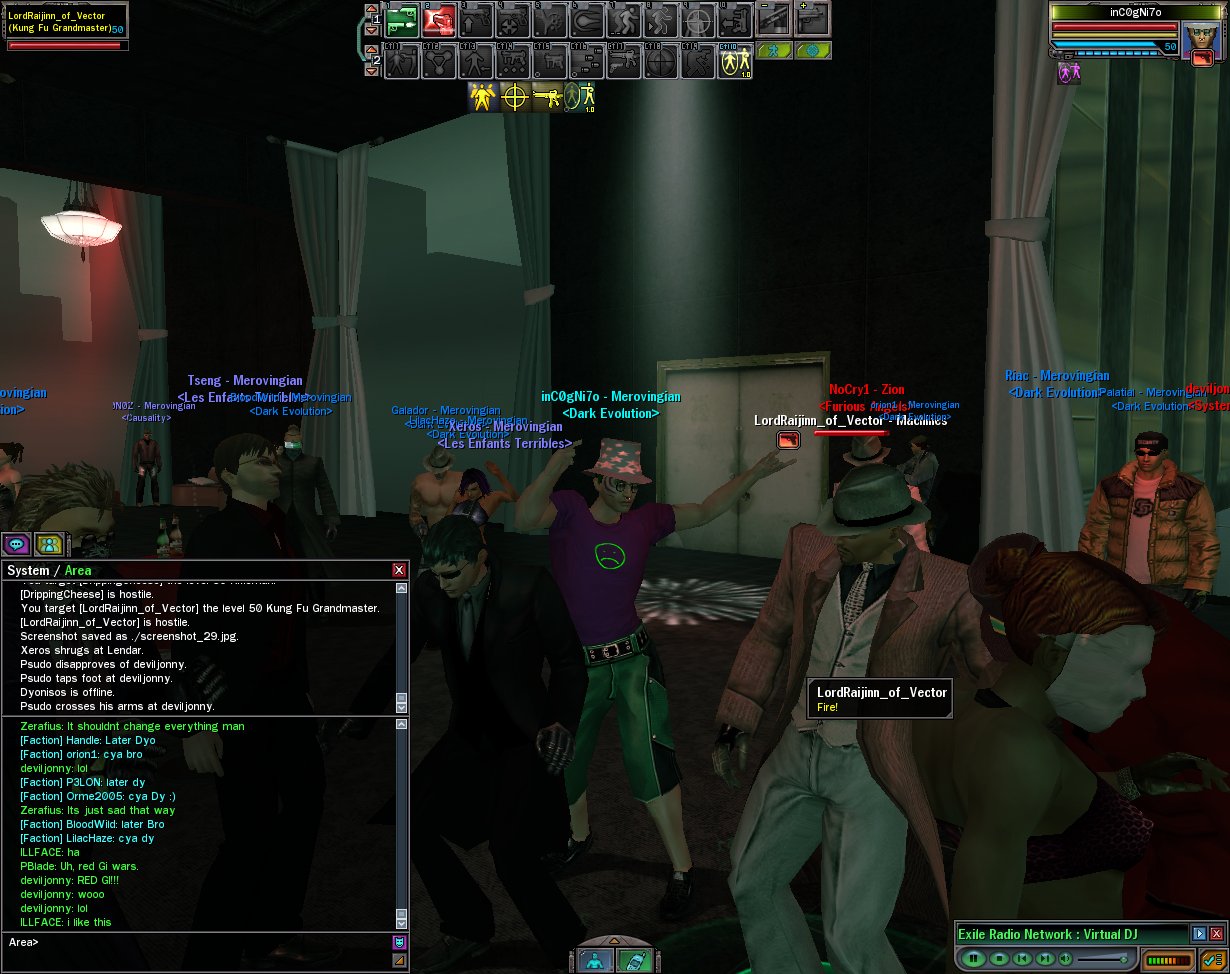Click the hotbar plus weapon slot

click(810, 19)
